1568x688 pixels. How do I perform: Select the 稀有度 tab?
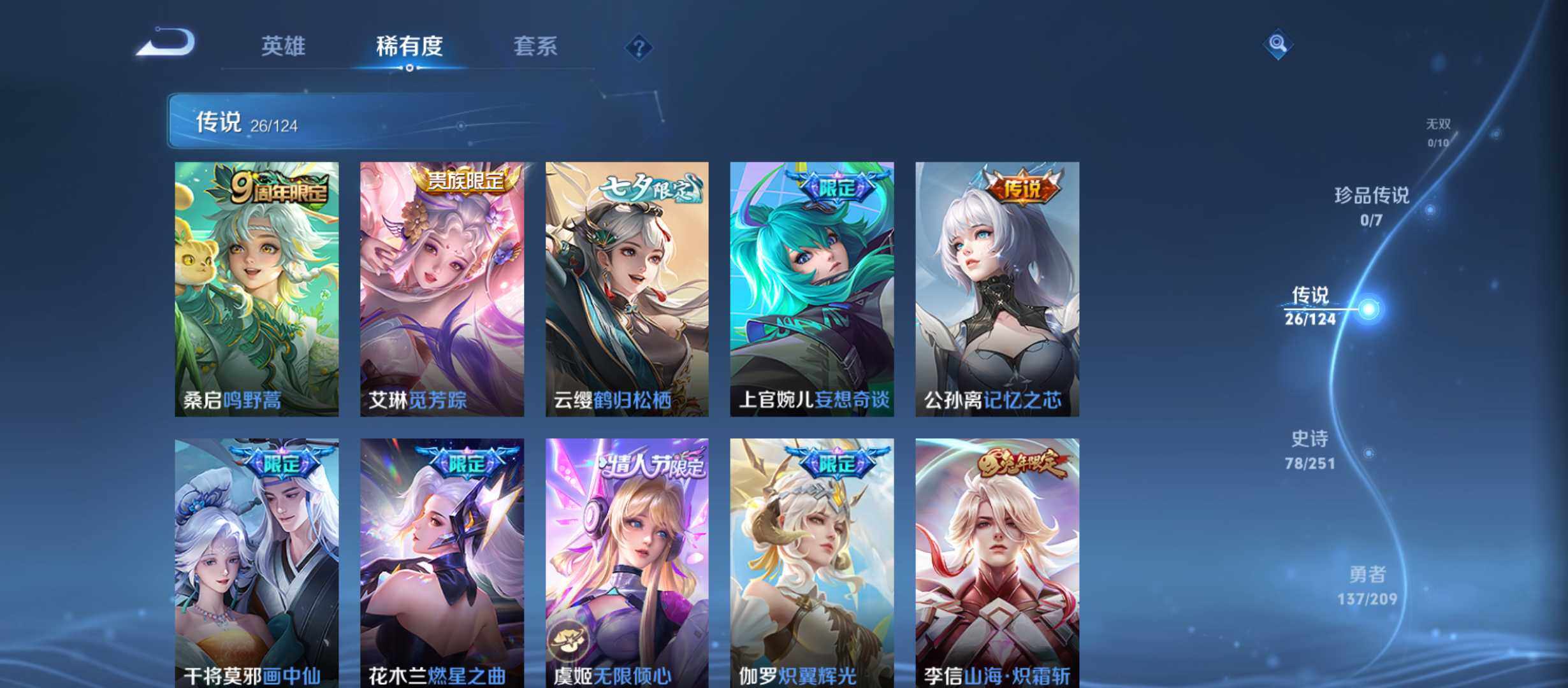(409, 46)
